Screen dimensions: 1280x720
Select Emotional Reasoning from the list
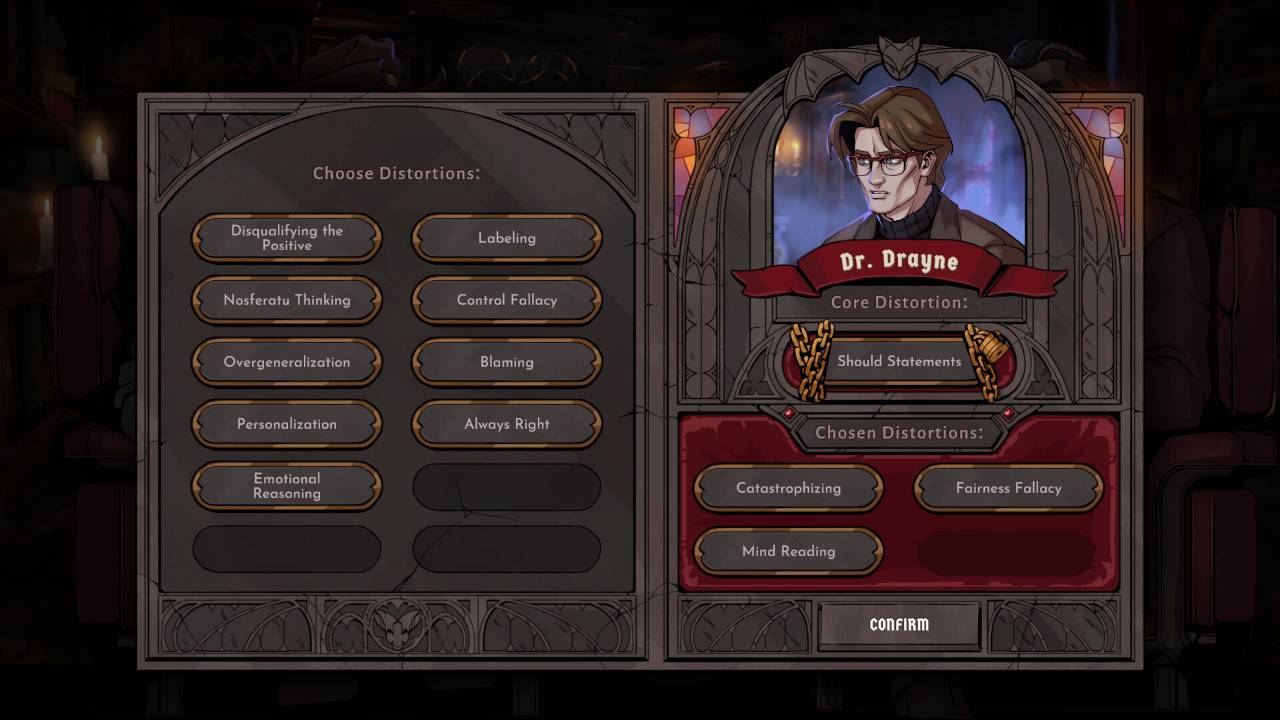[x=286, y=487]
